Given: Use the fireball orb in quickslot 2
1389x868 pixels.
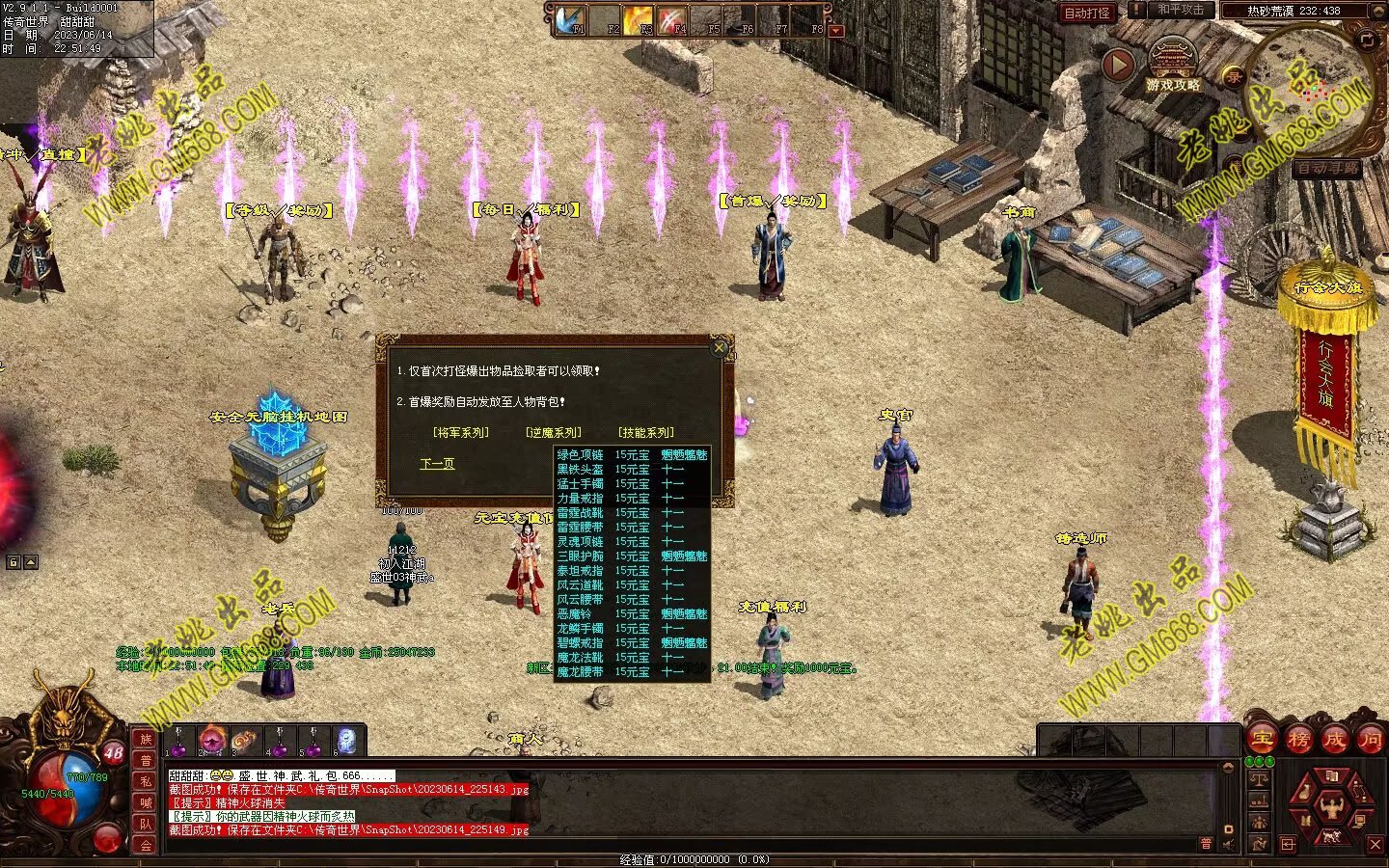Looking at the screenshot, I should tap(212, 740).
